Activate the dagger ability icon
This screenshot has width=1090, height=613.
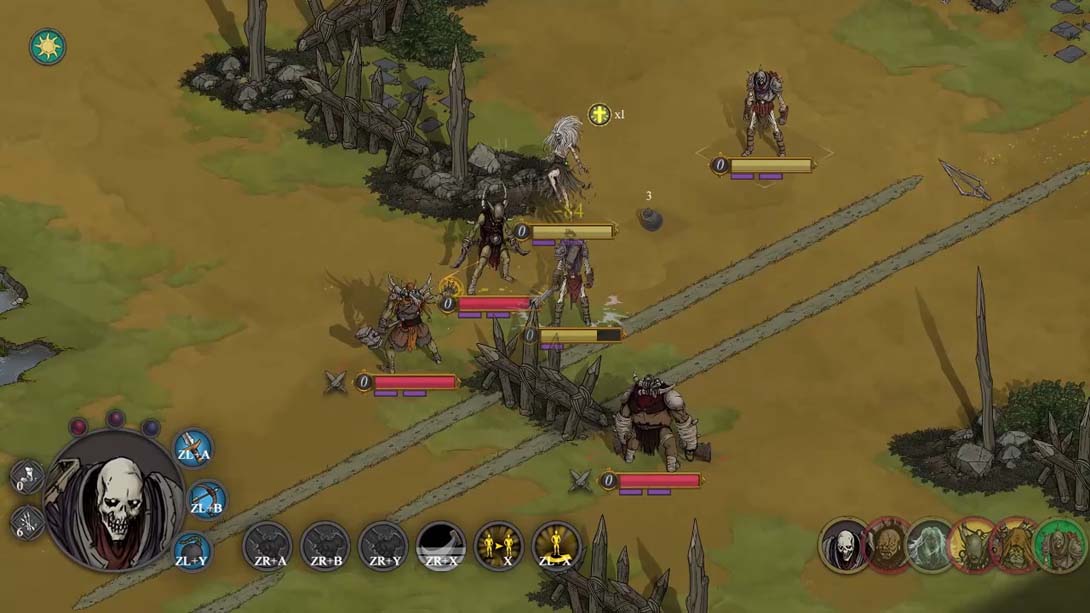click(x=193, y=448)
